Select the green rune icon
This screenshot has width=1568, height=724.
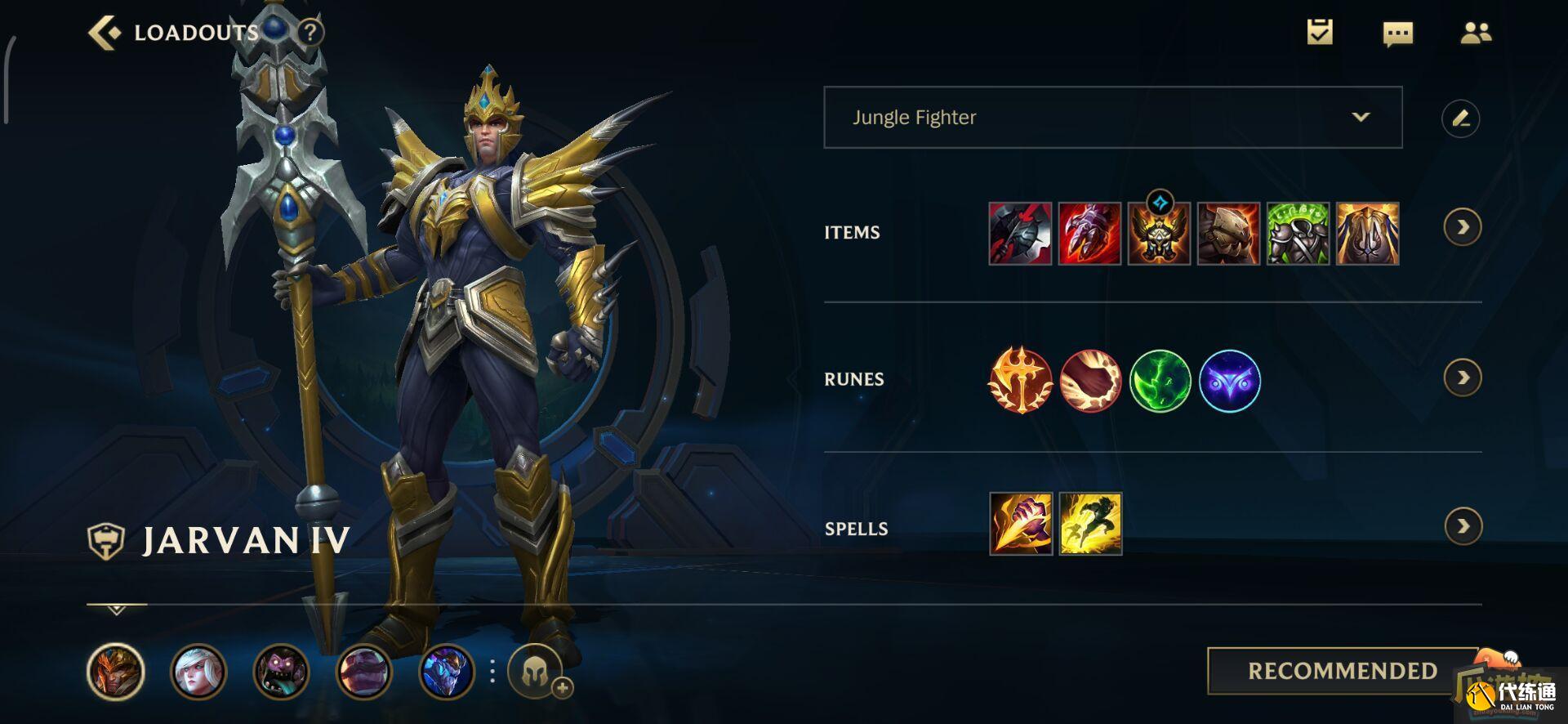point(1160,380)
